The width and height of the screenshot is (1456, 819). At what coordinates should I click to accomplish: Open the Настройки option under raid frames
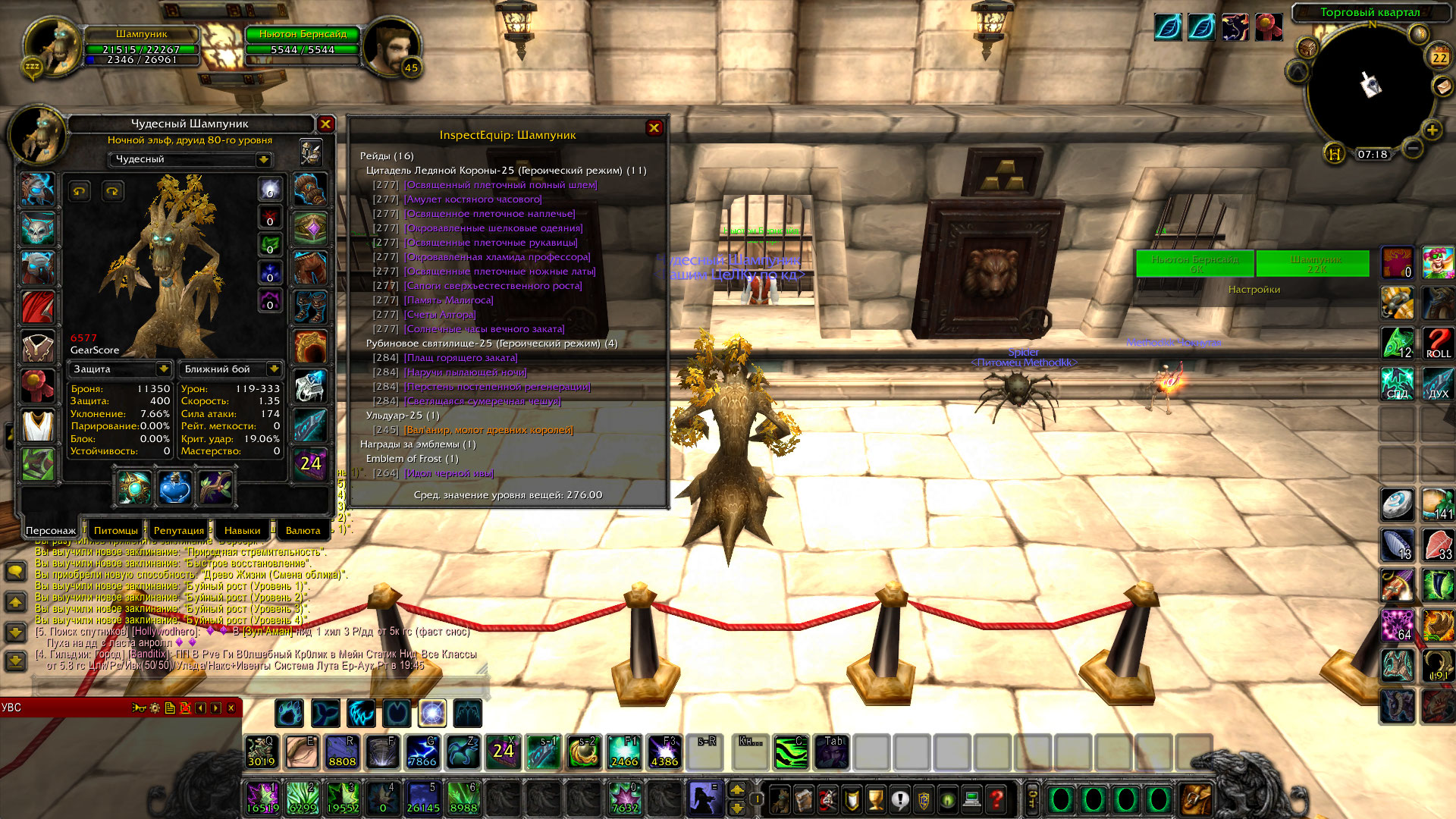[x=1254, y=290]
